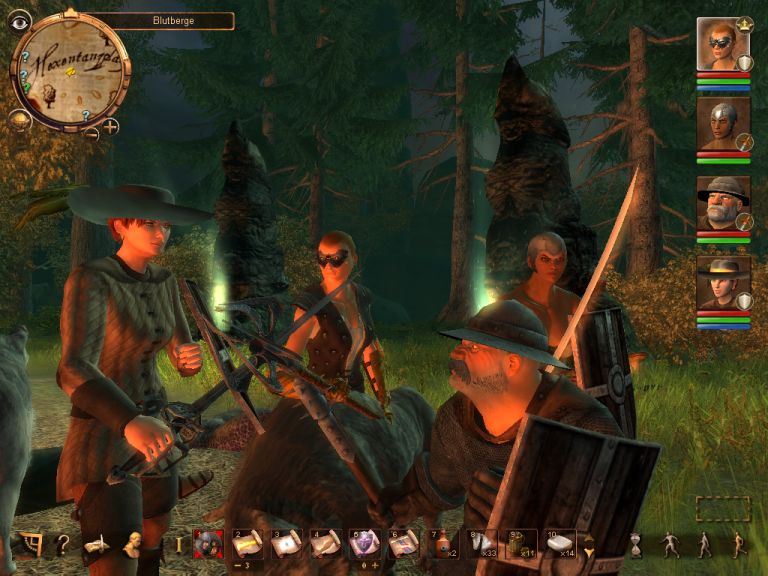Switch quickbar page with the arrow toggle
Image resolution: width=768 pixels, height=576 pixels.
click(589, 545)
